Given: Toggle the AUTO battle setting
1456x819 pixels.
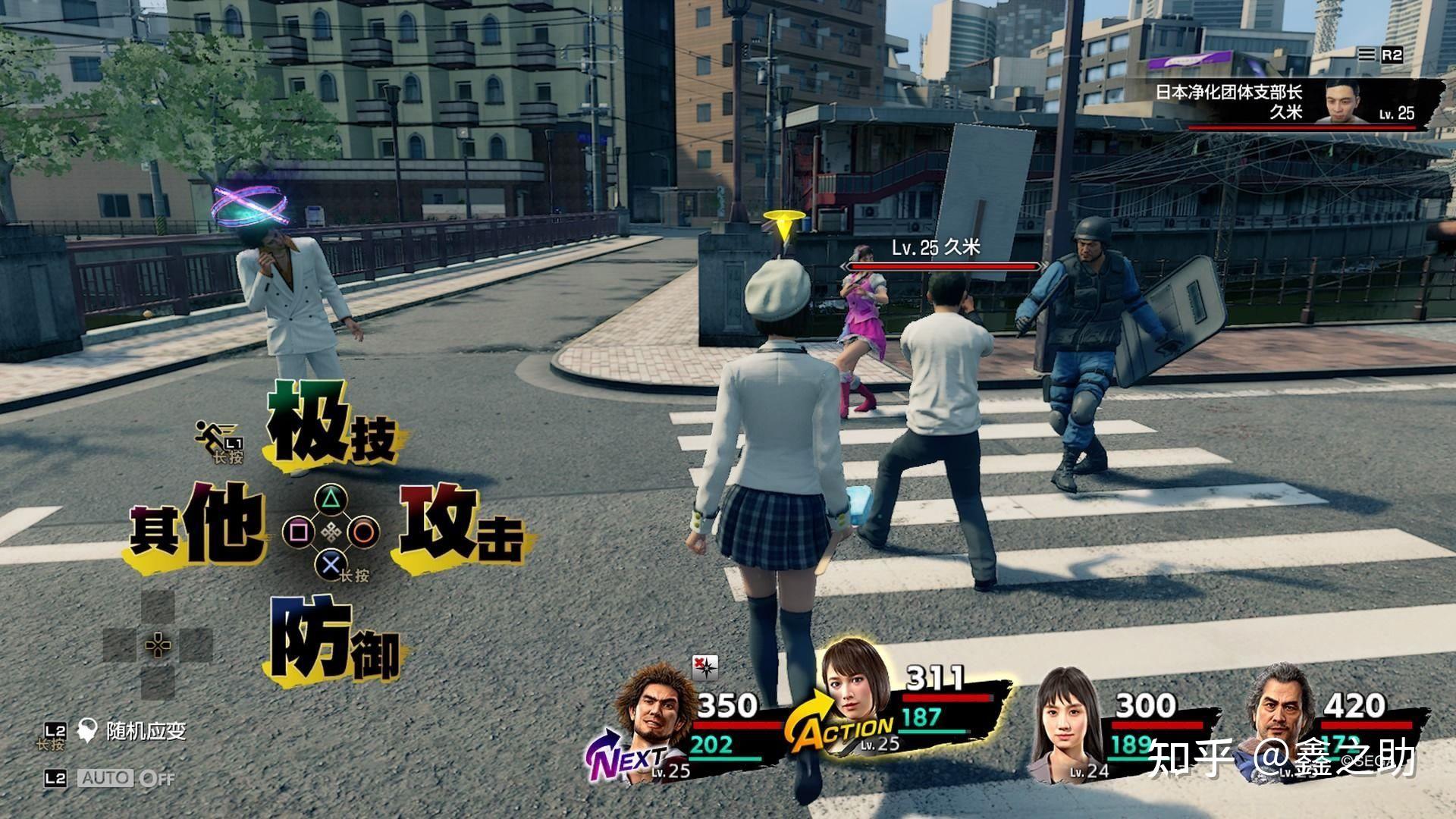Looking at the screenshot, I should [127, 778].
